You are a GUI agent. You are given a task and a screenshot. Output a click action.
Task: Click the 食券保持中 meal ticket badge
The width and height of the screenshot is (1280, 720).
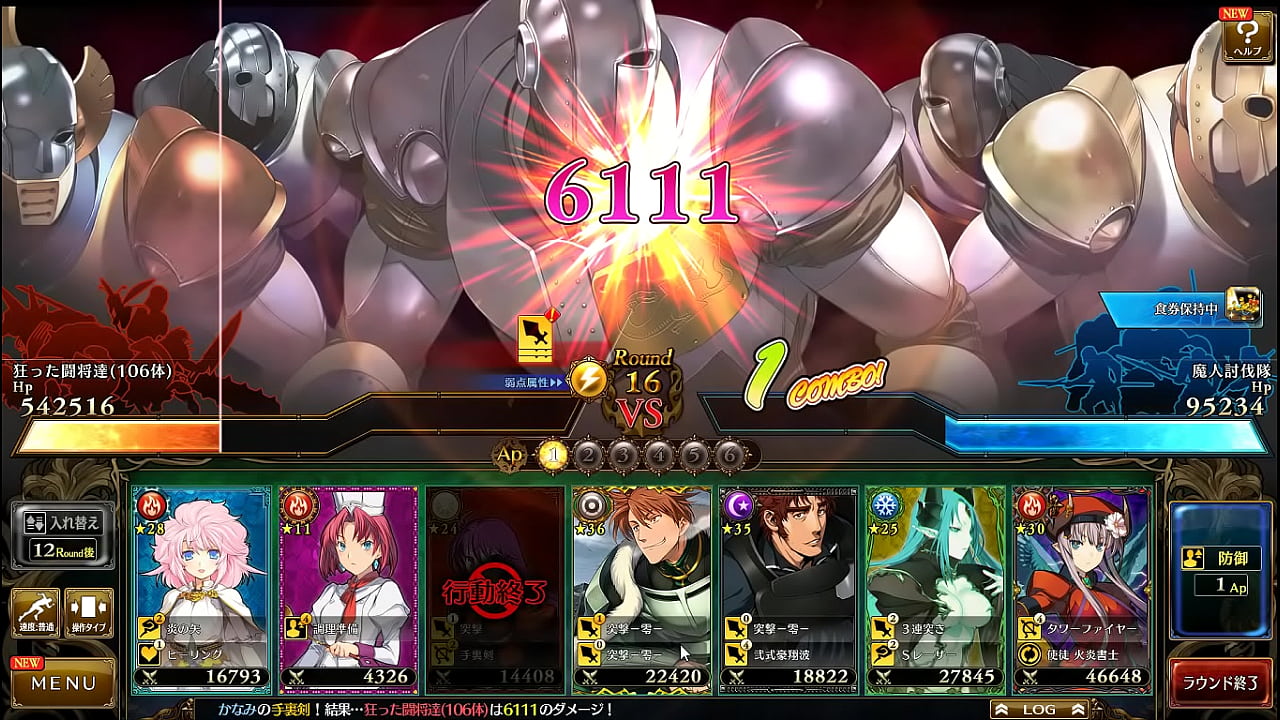(x=1180, y=308)
